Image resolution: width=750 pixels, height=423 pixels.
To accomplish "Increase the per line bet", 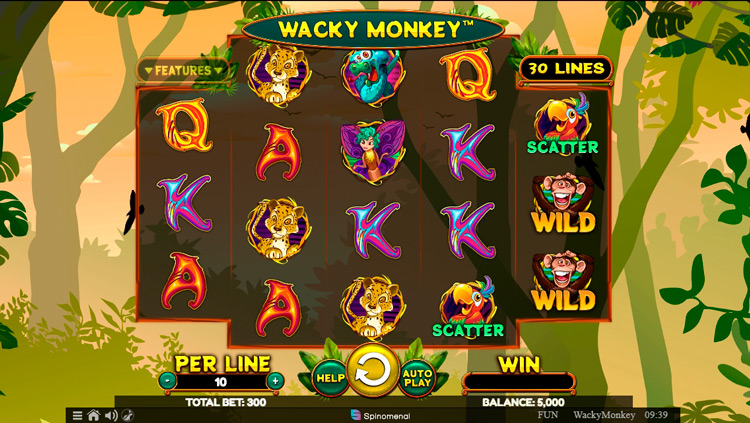I will 274,381.
